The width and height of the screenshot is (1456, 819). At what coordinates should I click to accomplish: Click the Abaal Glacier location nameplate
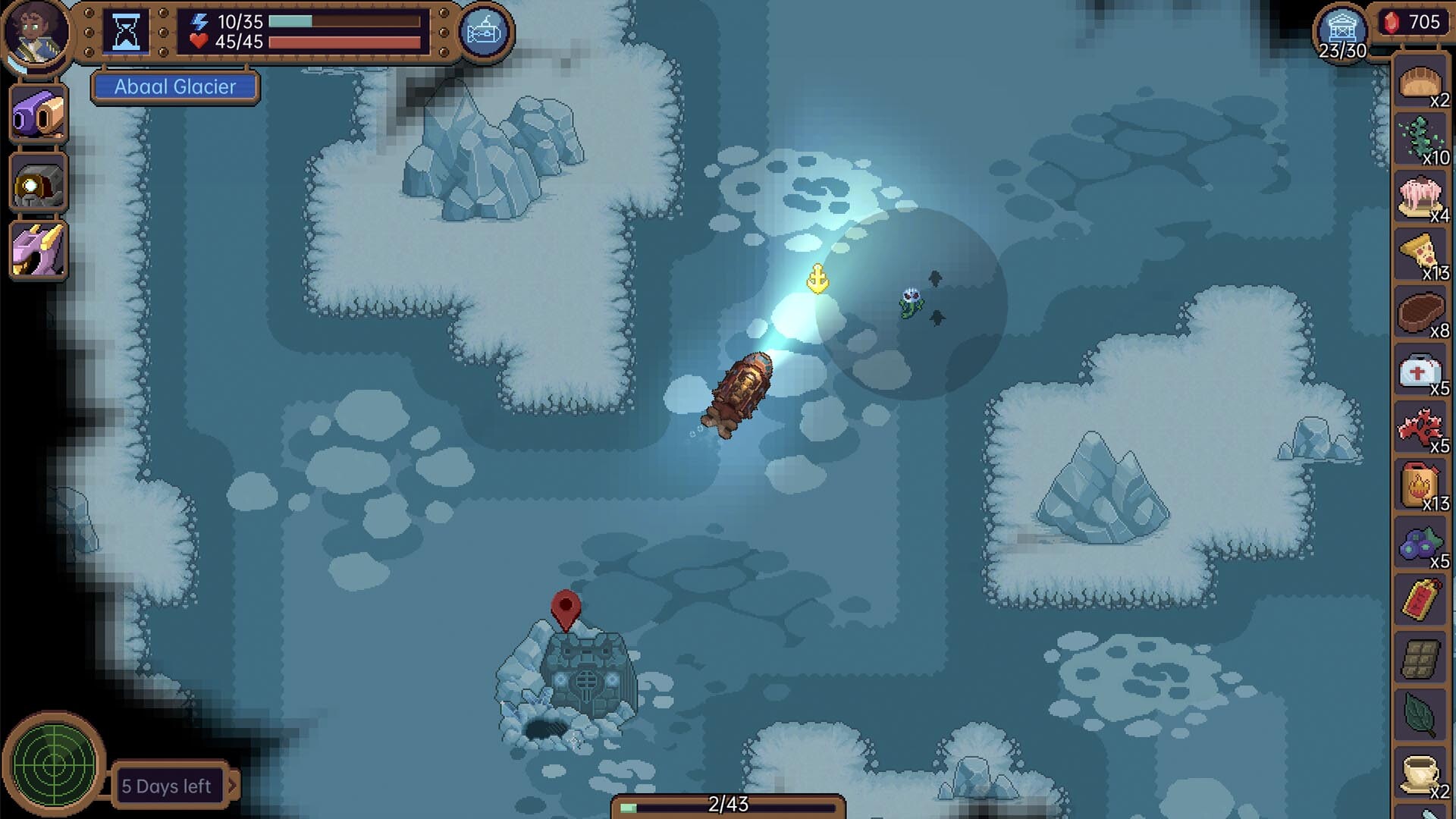(x=174, y=87)
